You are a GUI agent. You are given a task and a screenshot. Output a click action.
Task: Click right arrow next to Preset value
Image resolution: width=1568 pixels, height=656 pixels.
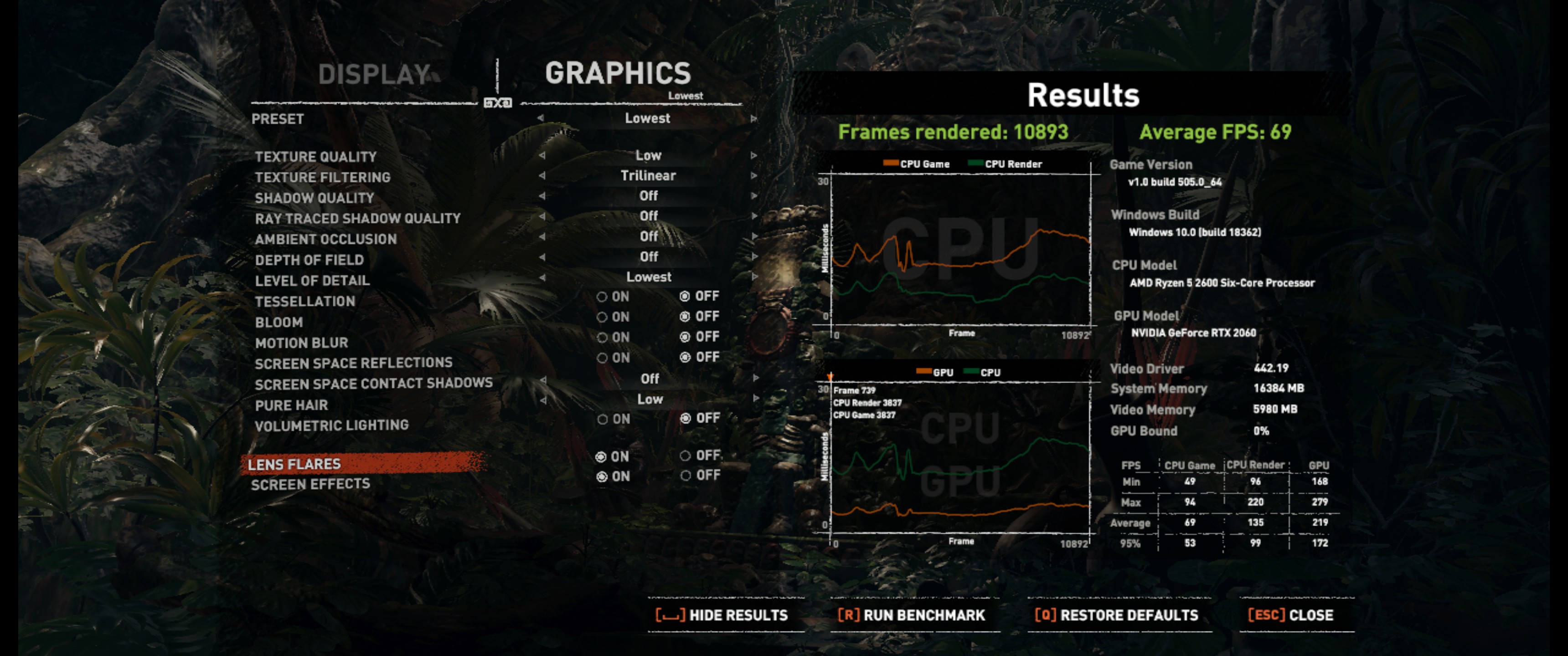[x=753, y=118]
